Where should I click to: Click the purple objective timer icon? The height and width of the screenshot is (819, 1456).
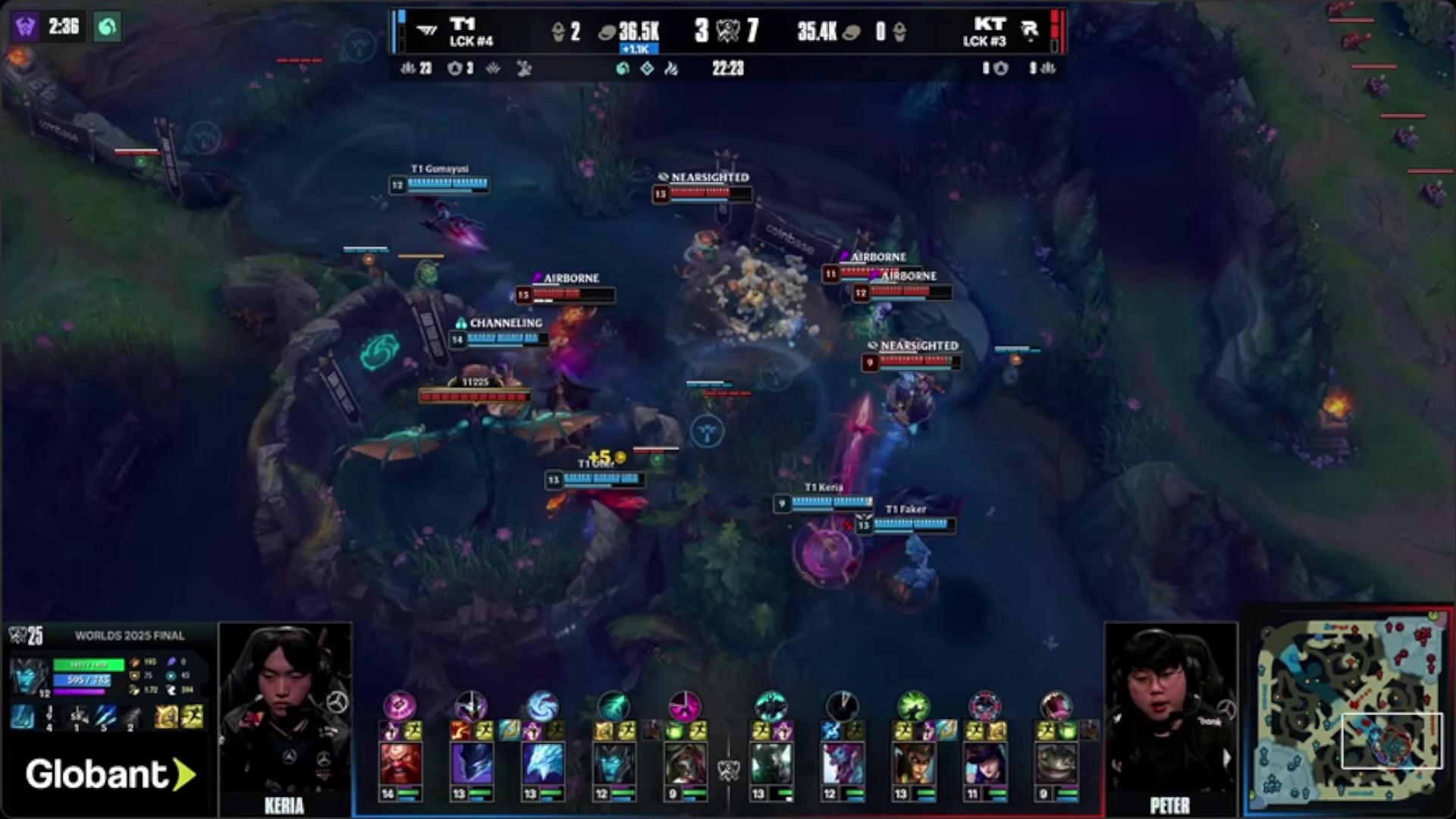[25, 27]
